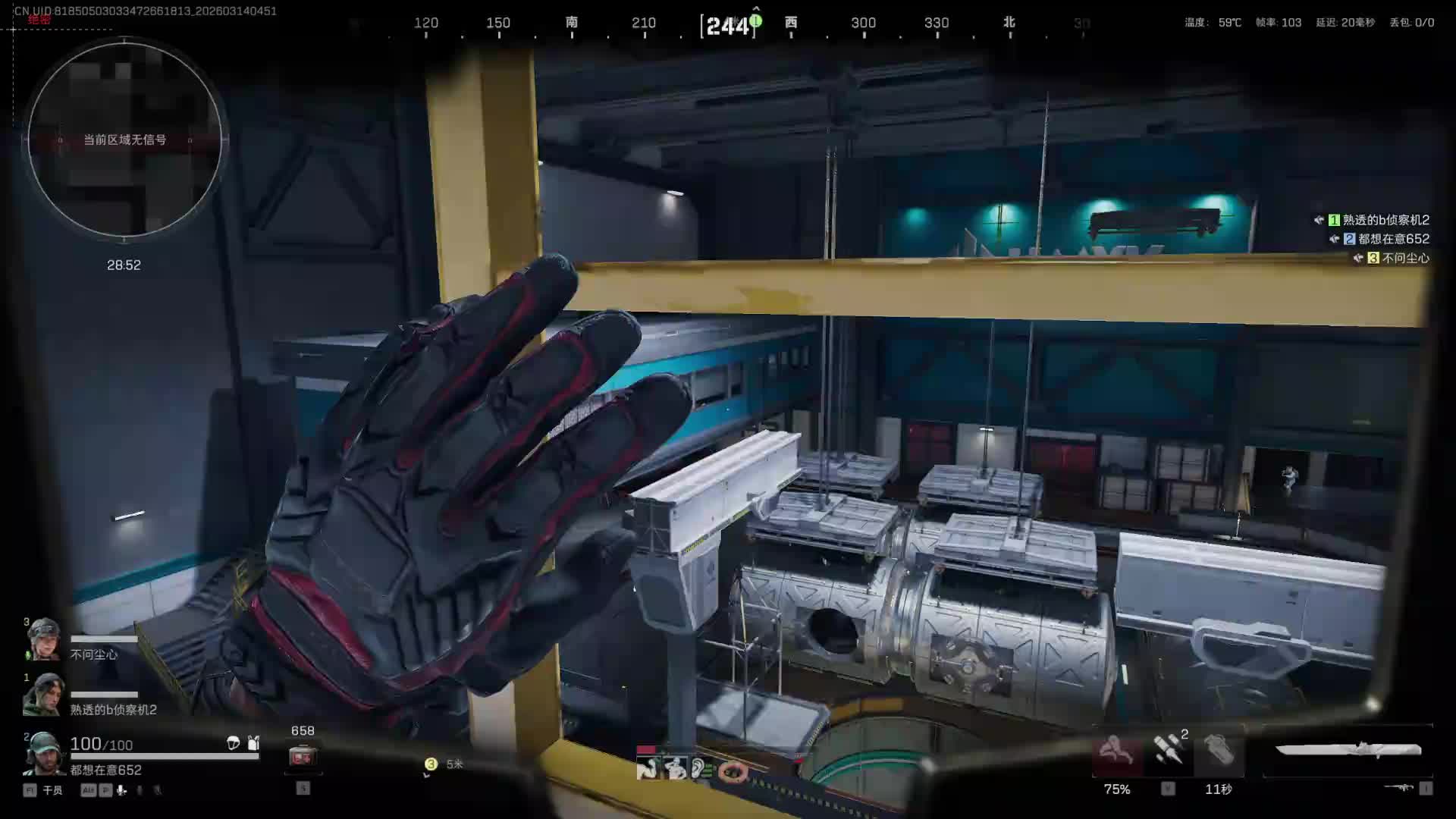The width and height of the screenshot is (1456, 819).
Task: Click squad list entry 熟透的b侦察机2
Action: coord(1385,220)
